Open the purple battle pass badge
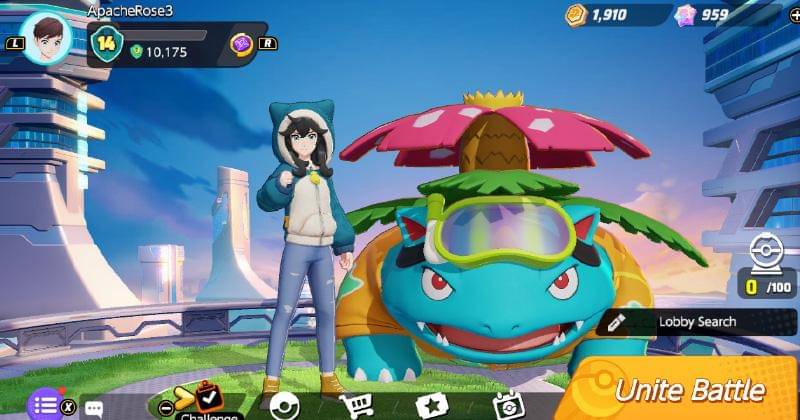 (x=243, y=44)
